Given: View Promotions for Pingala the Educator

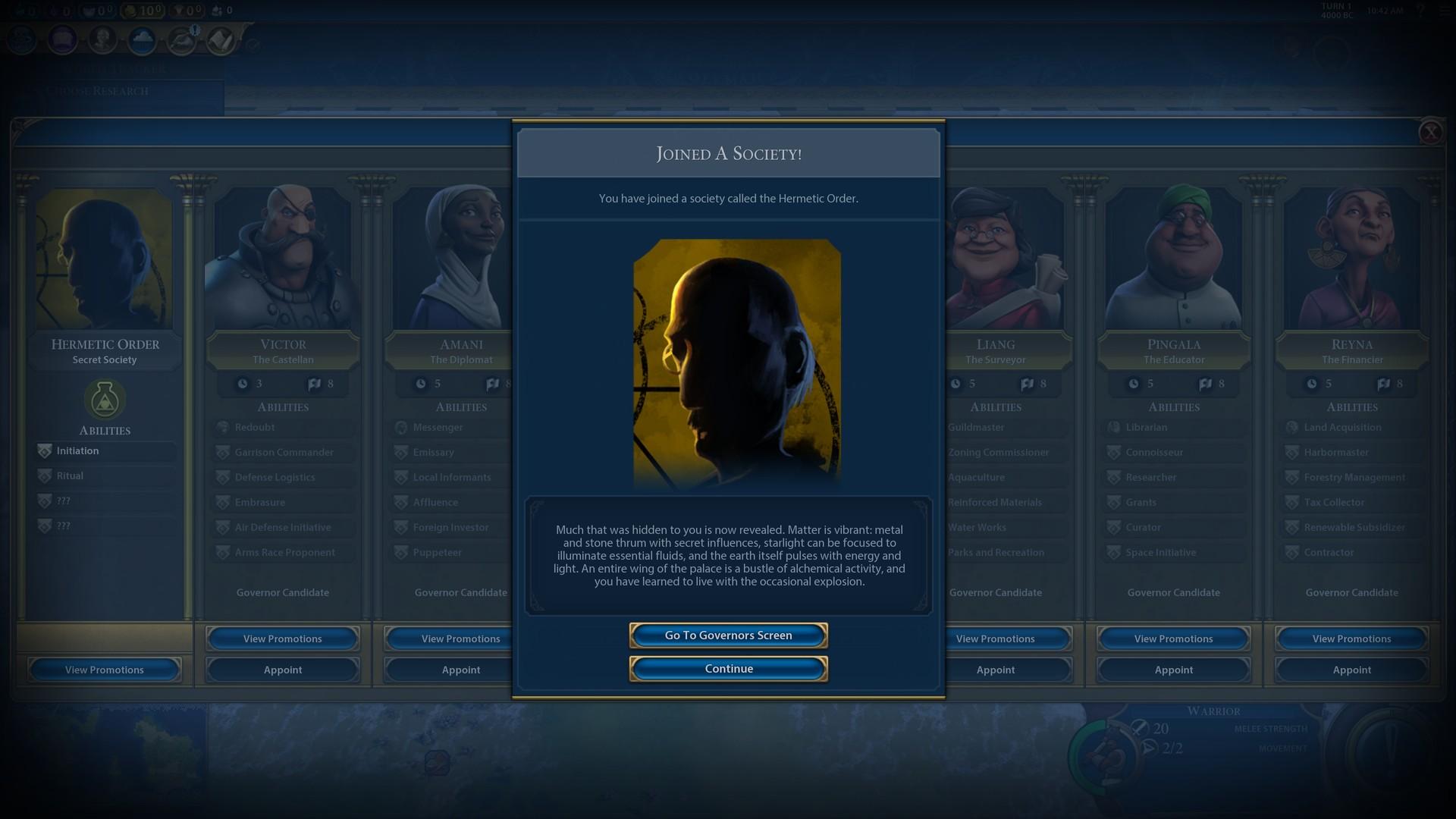Looking at the screenshot, I should click(1172, 639).
